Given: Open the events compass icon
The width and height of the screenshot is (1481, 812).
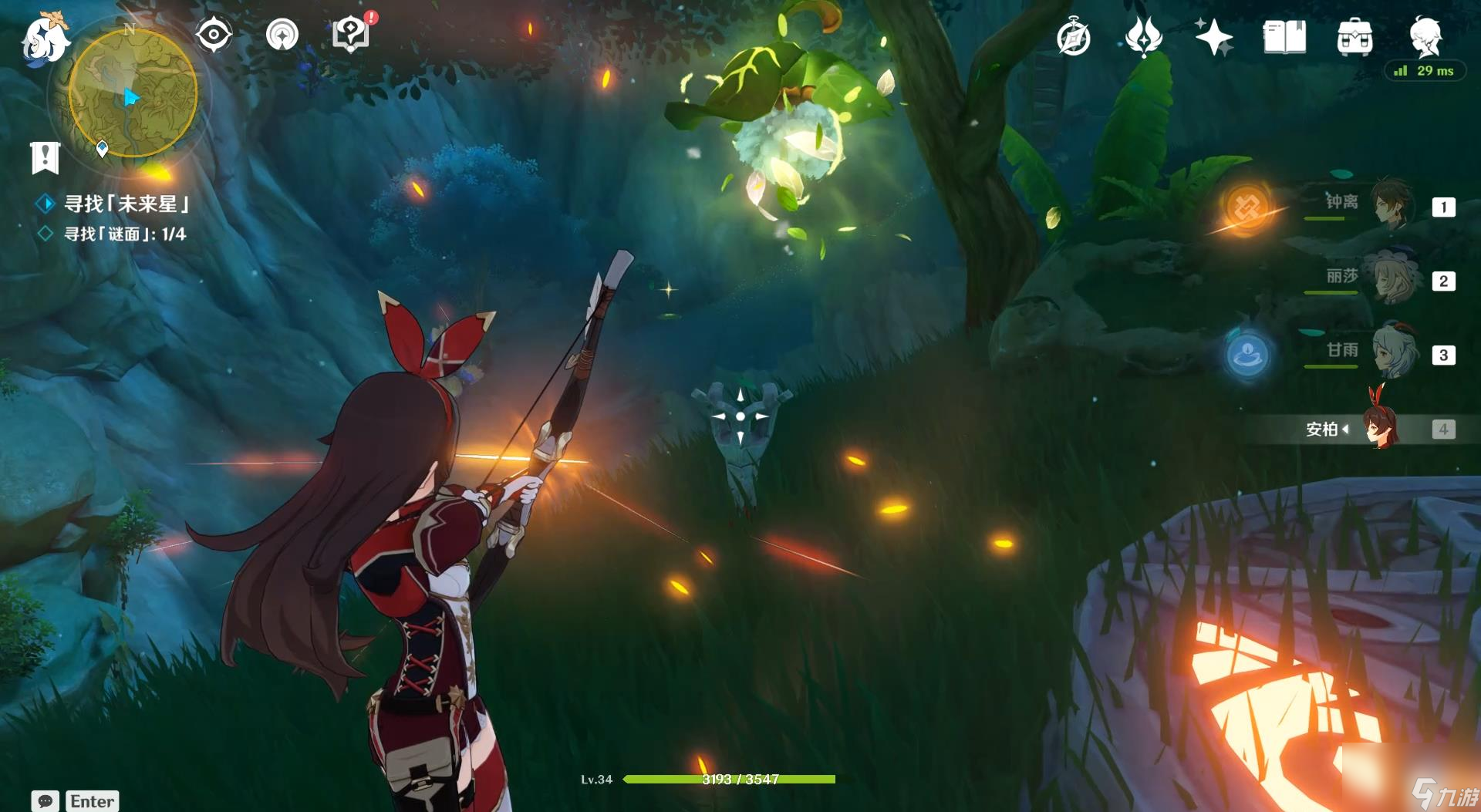Looking at the screenshot, I should 1073,37.
